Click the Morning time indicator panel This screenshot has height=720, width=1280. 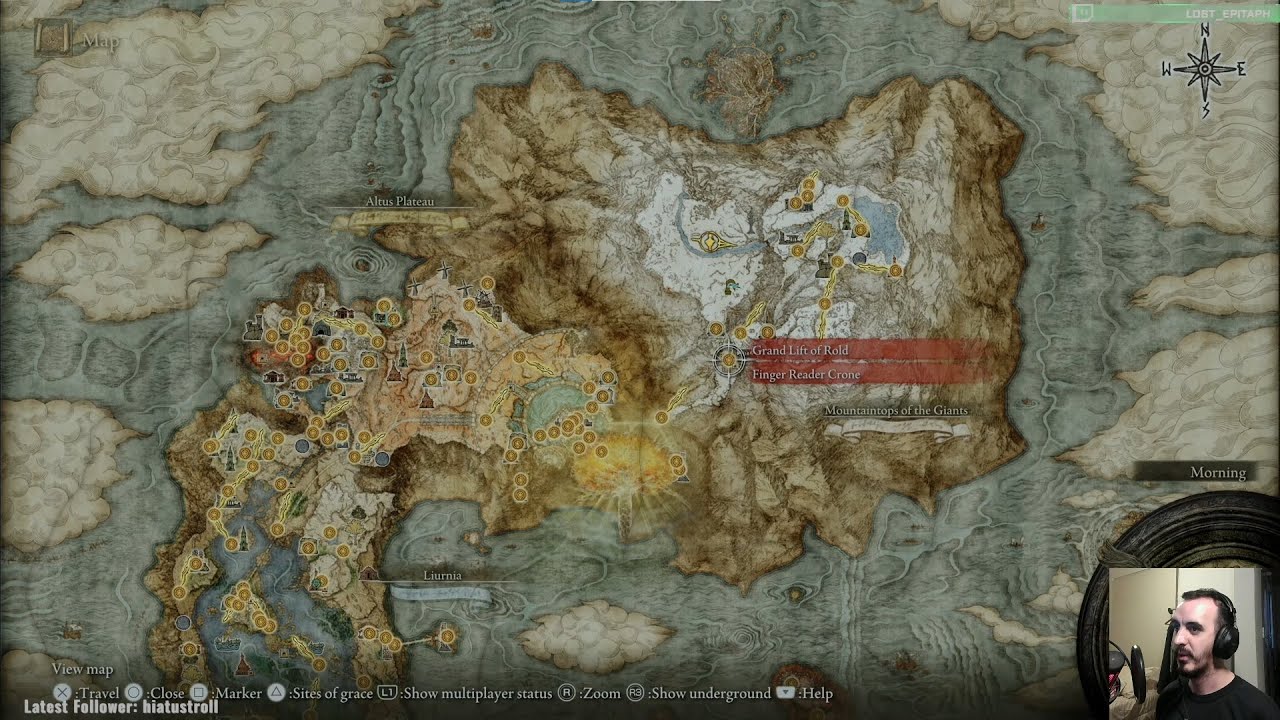[x=1217, y=471]
